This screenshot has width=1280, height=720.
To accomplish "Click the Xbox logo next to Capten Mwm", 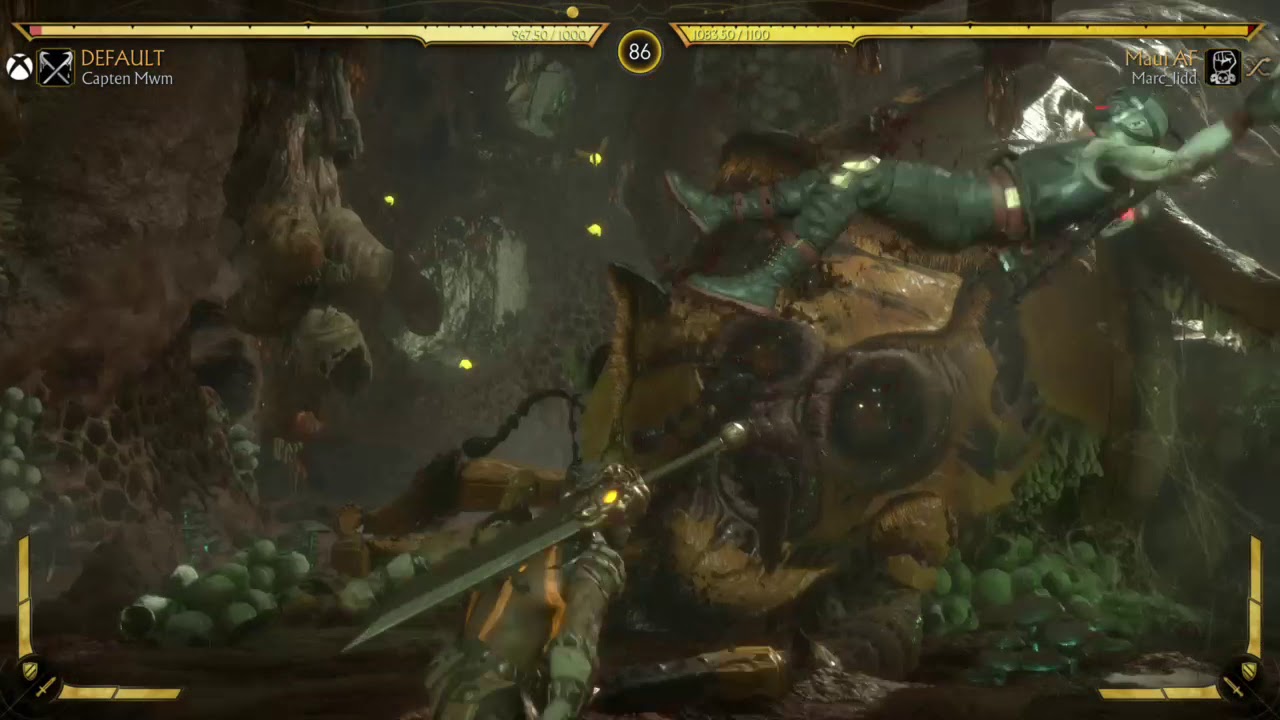I will pyautogui.click(x=19, y=67).
